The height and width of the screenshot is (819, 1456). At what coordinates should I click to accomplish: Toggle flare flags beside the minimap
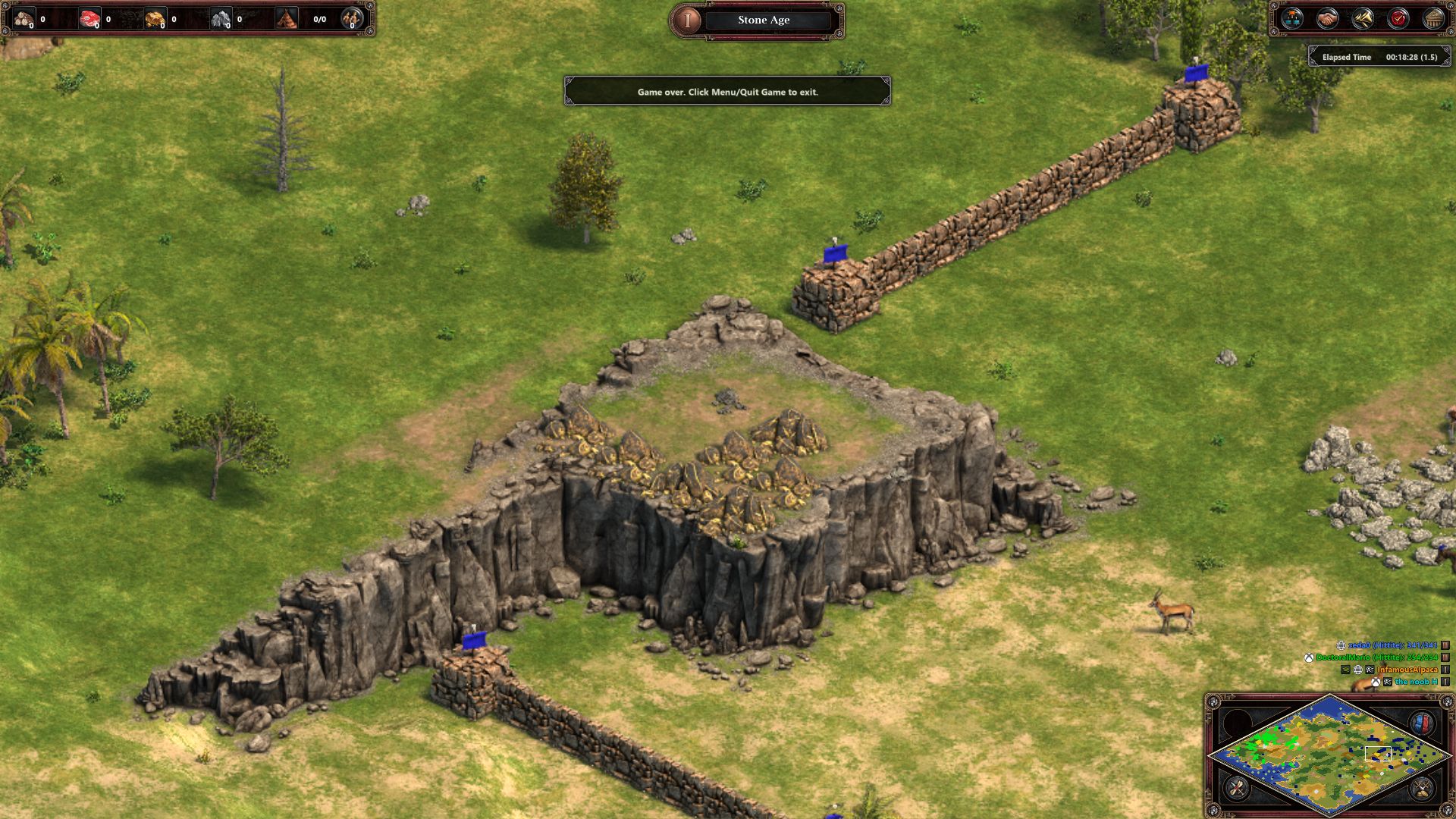(x=1422, y=723)
